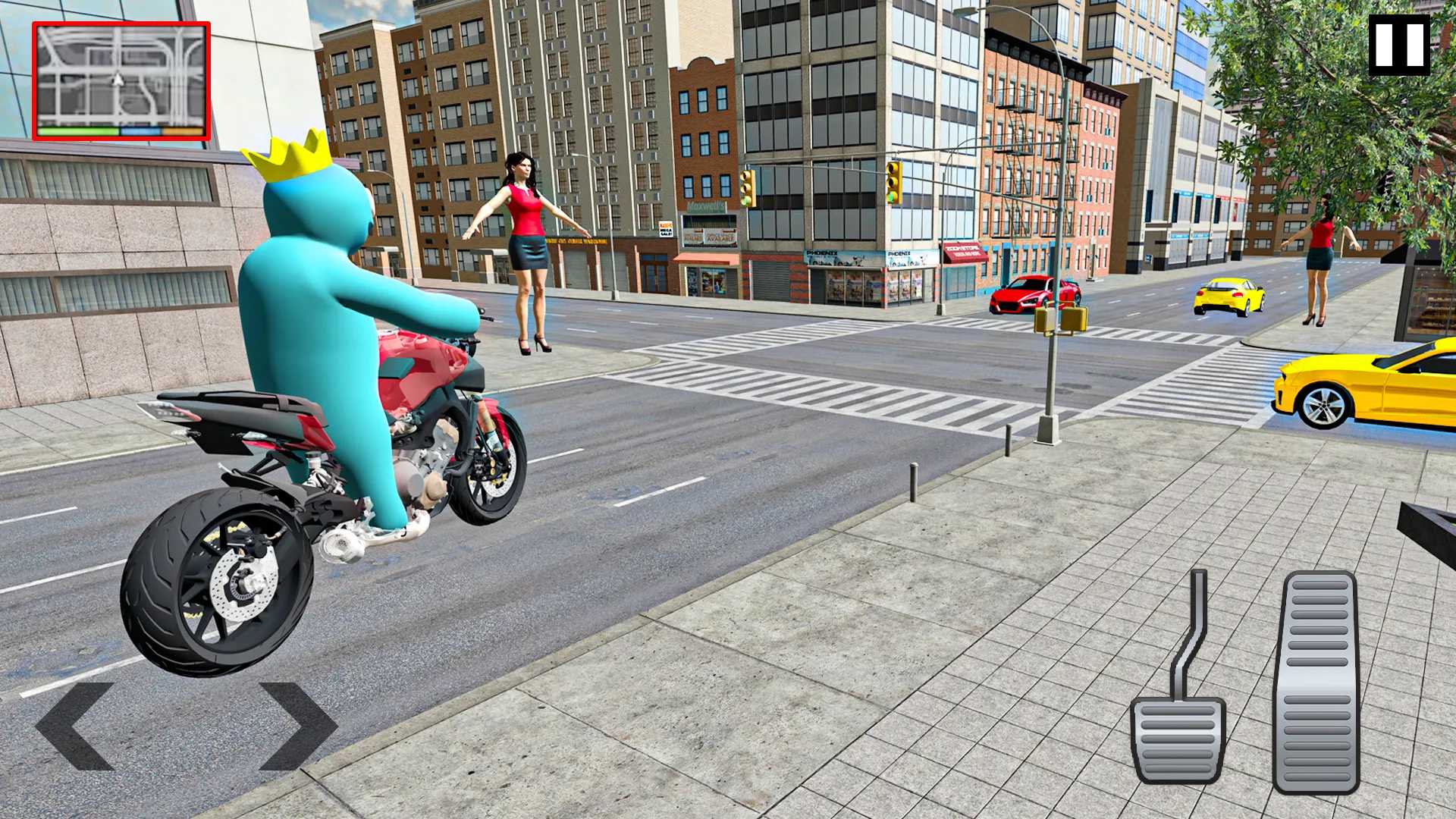Steer right with the right arrow
This screenshot has width=1456, height=819.
click(298, 726)
